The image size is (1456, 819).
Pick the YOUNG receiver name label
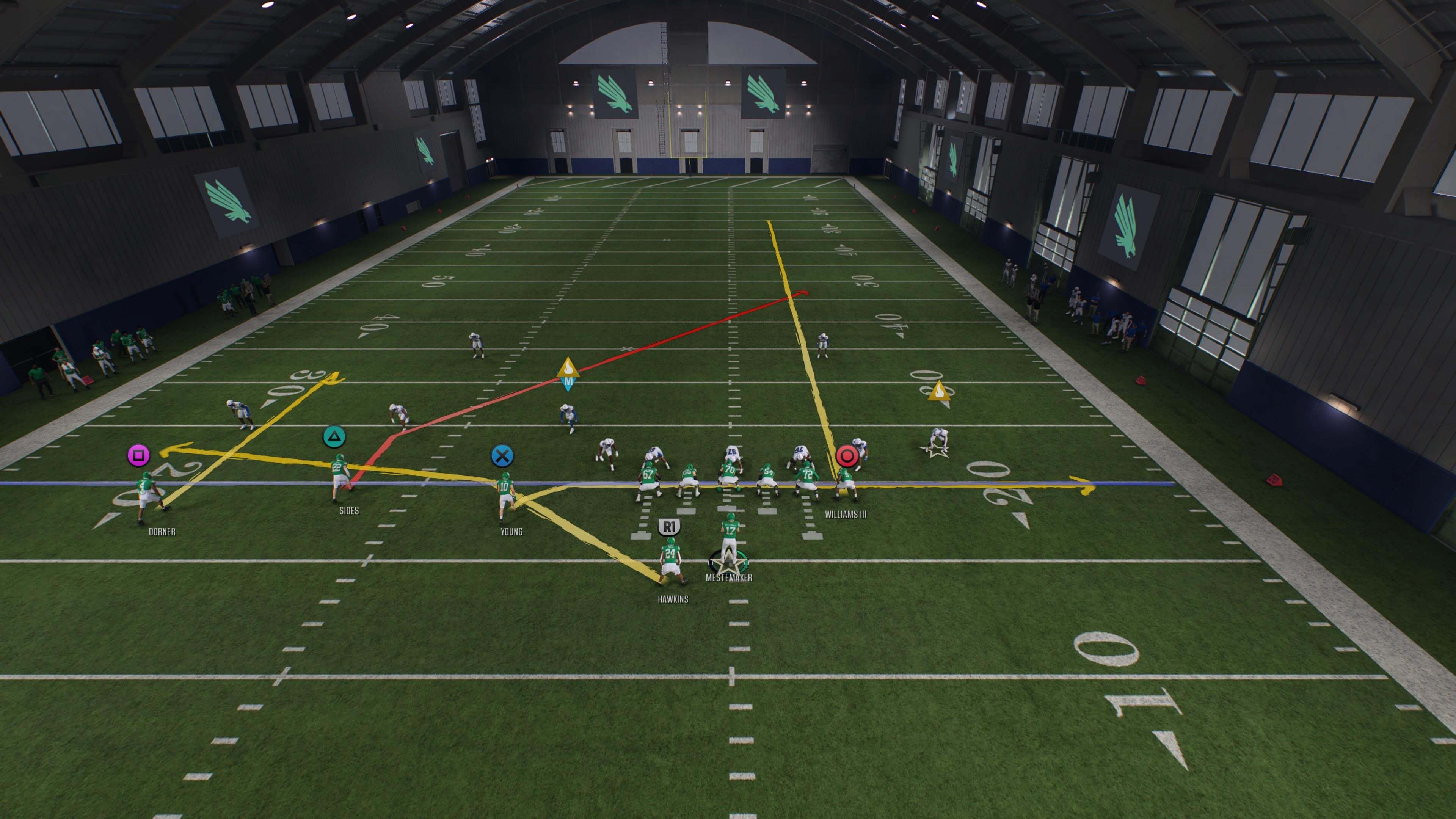tap(511, 532)
